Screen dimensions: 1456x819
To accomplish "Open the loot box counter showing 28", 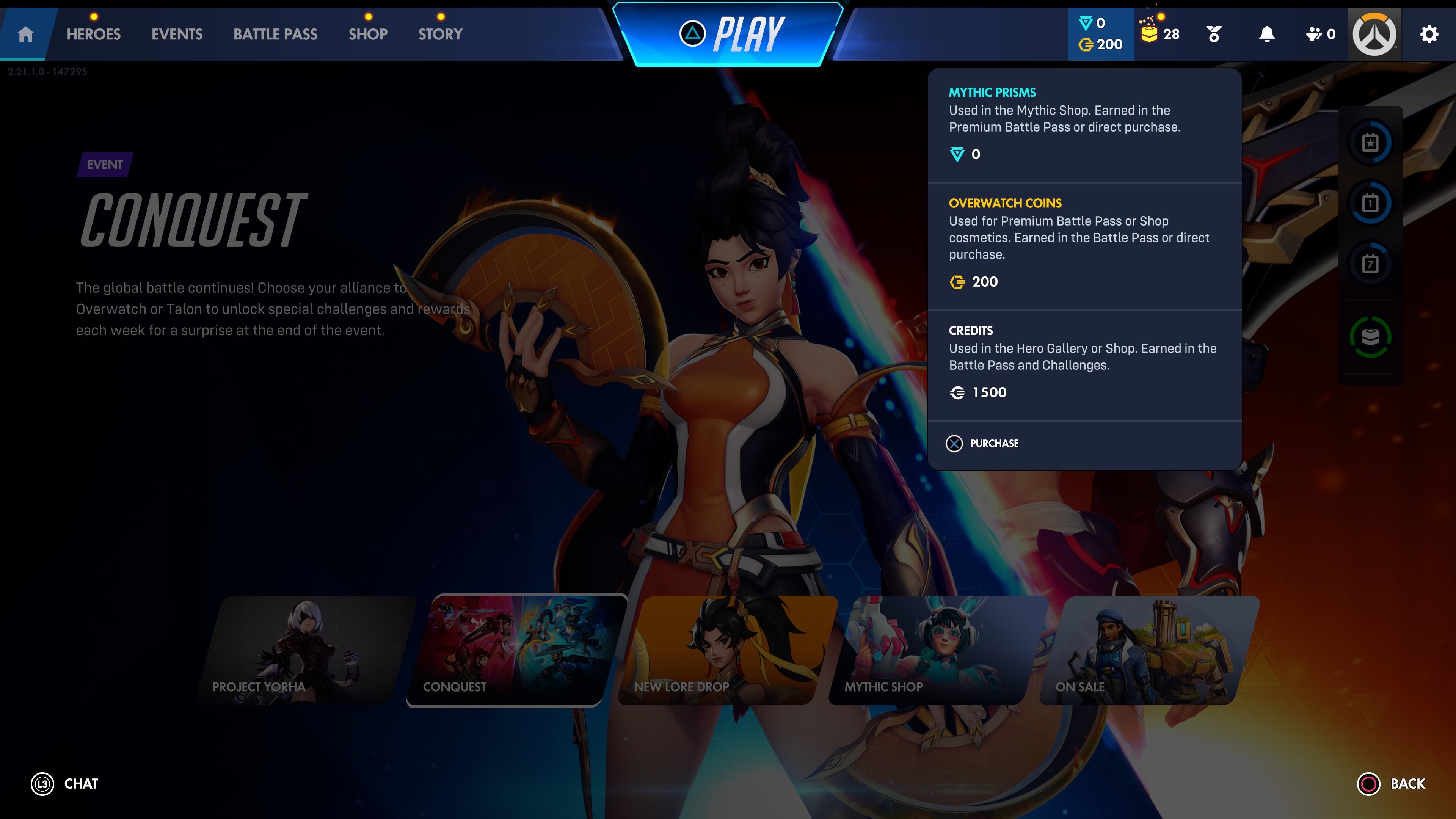I will [x=1160, y=35].
